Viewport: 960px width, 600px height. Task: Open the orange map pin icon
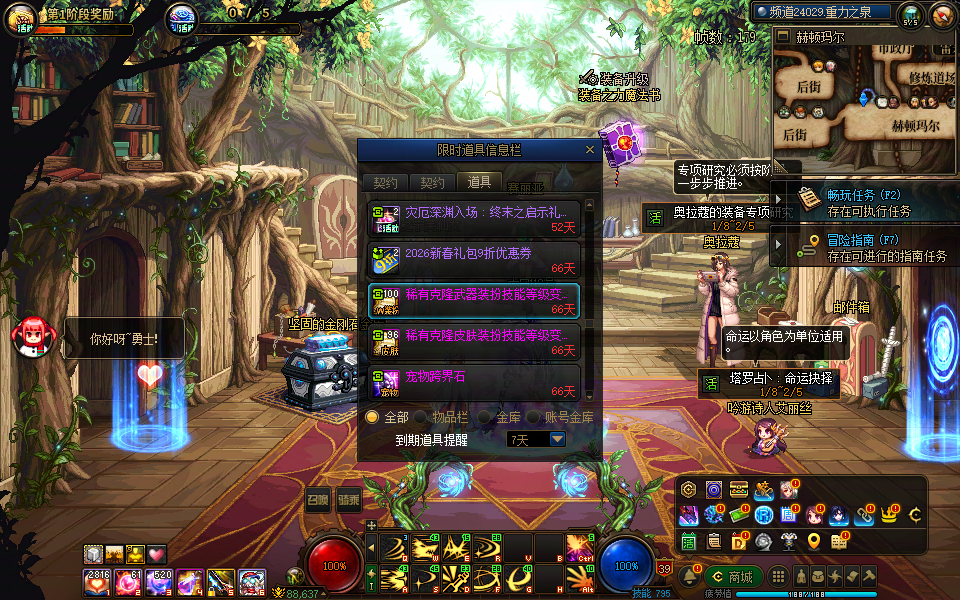coord(814,541)
